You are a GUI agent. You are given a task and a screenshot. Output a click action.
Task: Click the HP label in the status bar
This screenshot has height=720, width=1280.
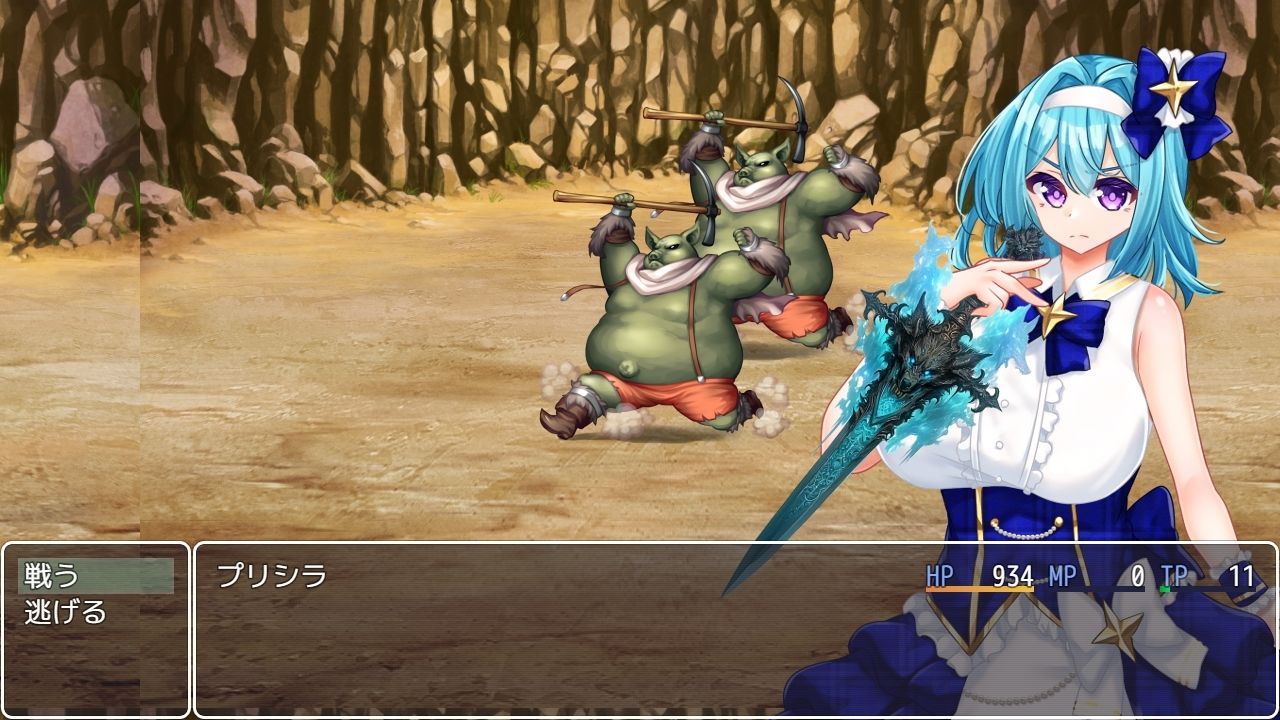pyautogui.click(x=940, y=575)
